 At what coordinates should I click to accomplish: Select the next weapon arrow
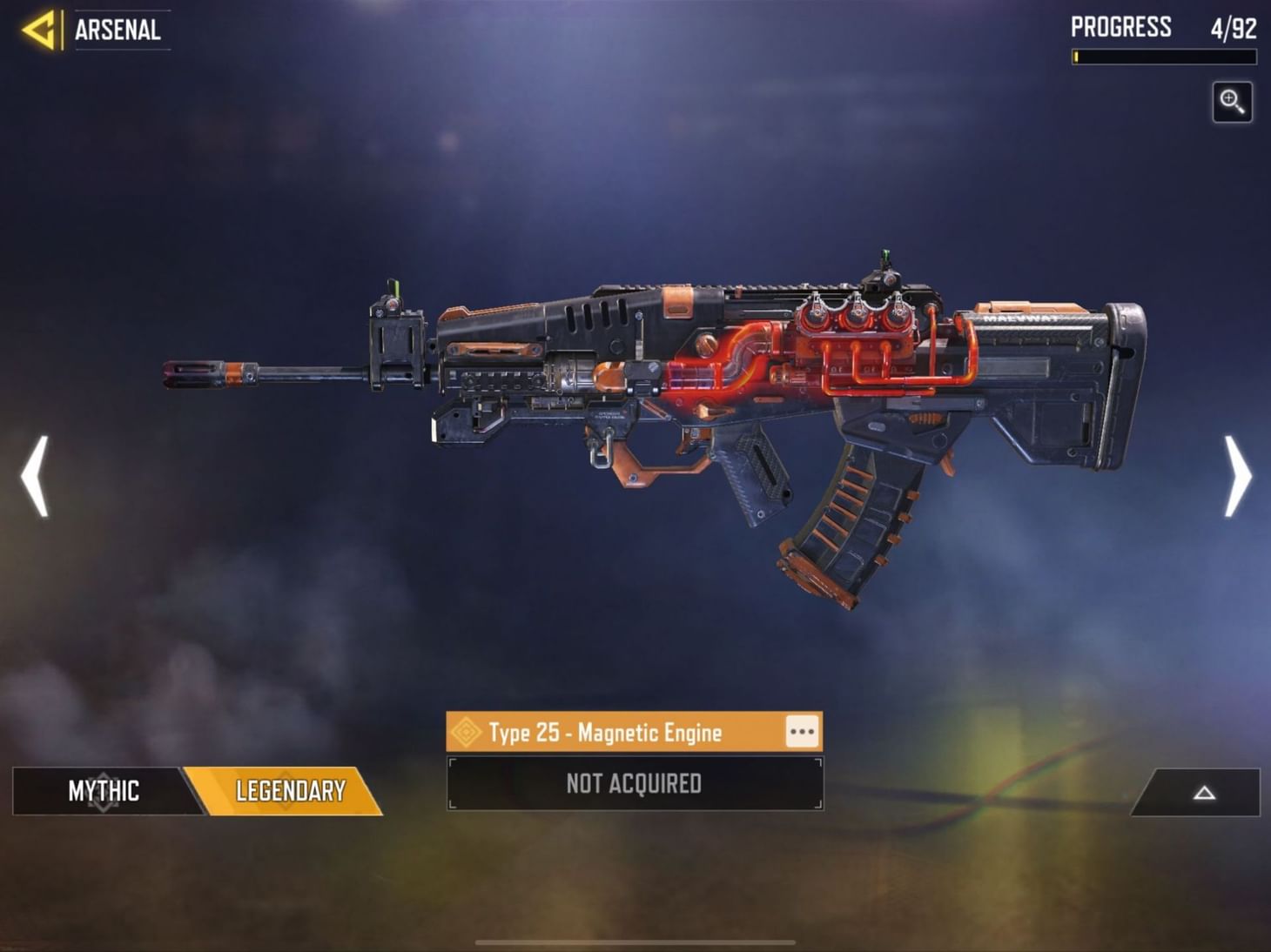pos(1238,476)
